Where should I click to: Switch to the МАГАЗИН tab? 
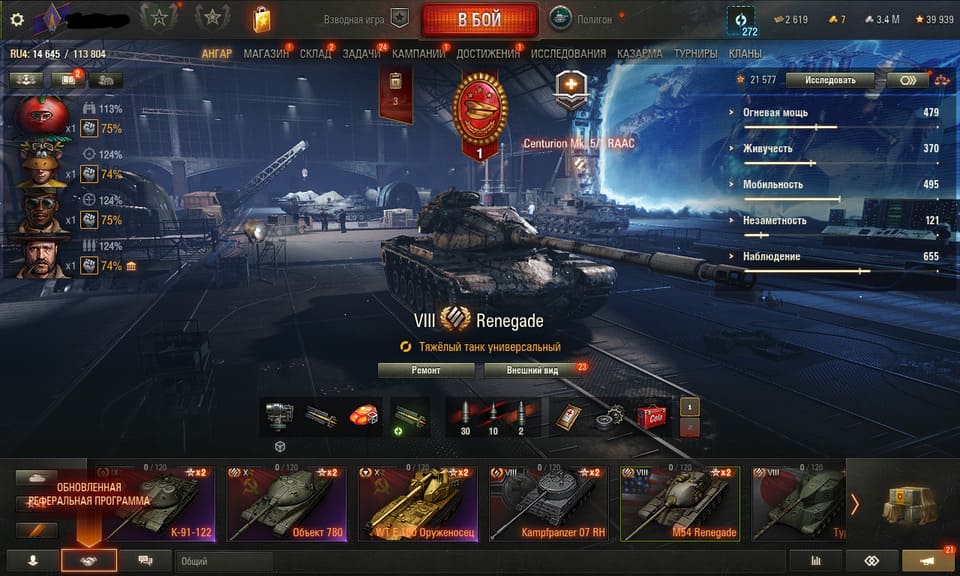265,53
